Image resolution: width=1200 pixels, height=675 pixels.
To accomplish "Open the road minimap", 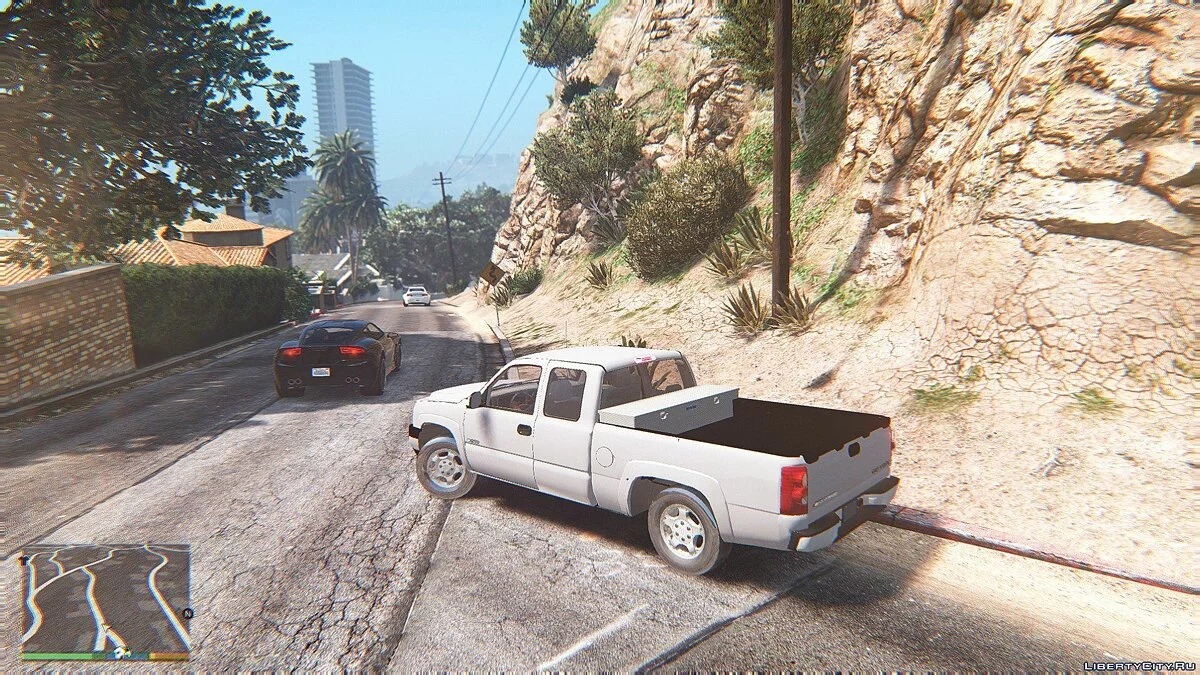I will (105, 597).
